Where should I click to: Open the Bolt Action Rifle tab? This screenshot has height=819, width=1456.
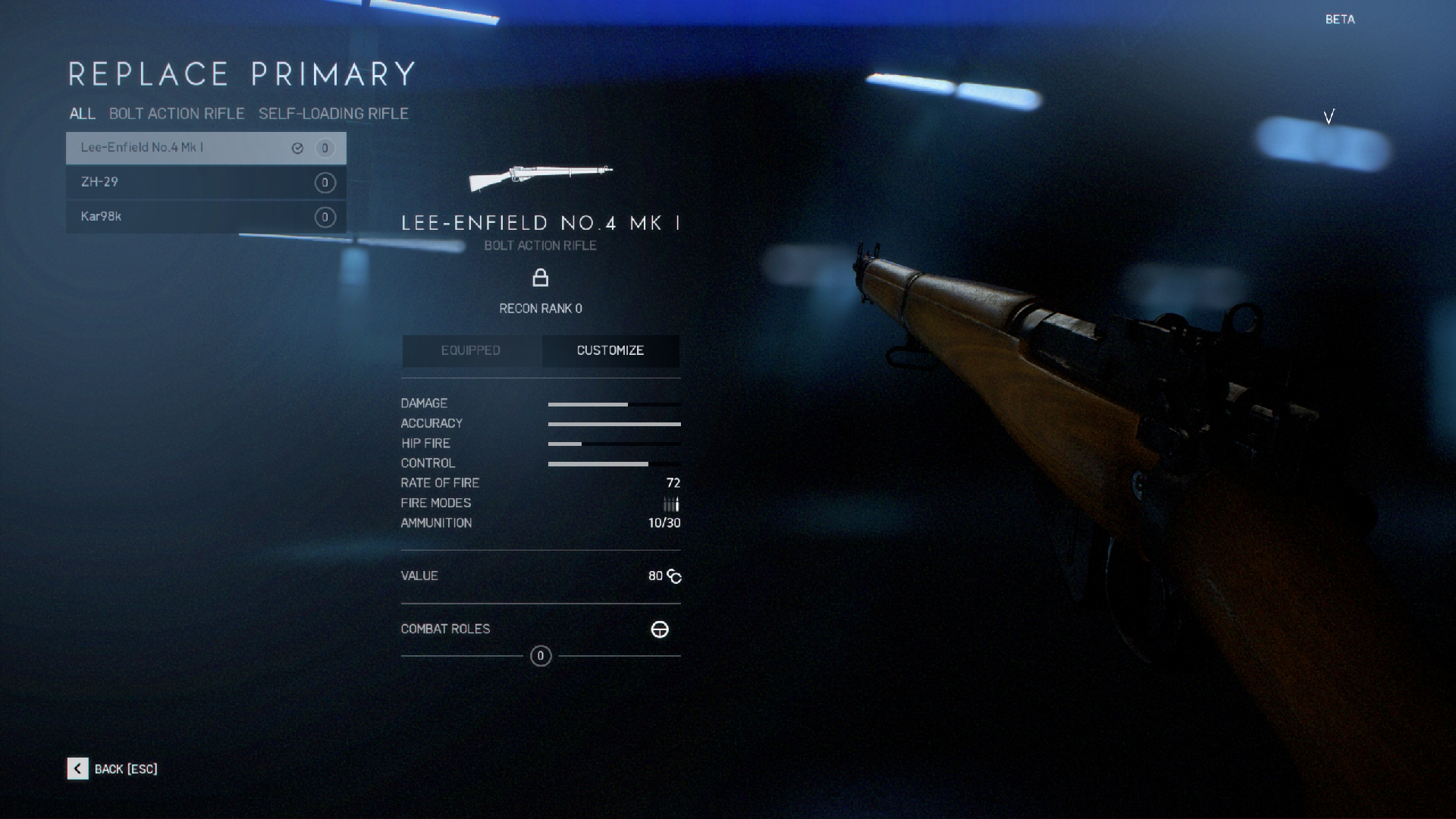point(177,114)
